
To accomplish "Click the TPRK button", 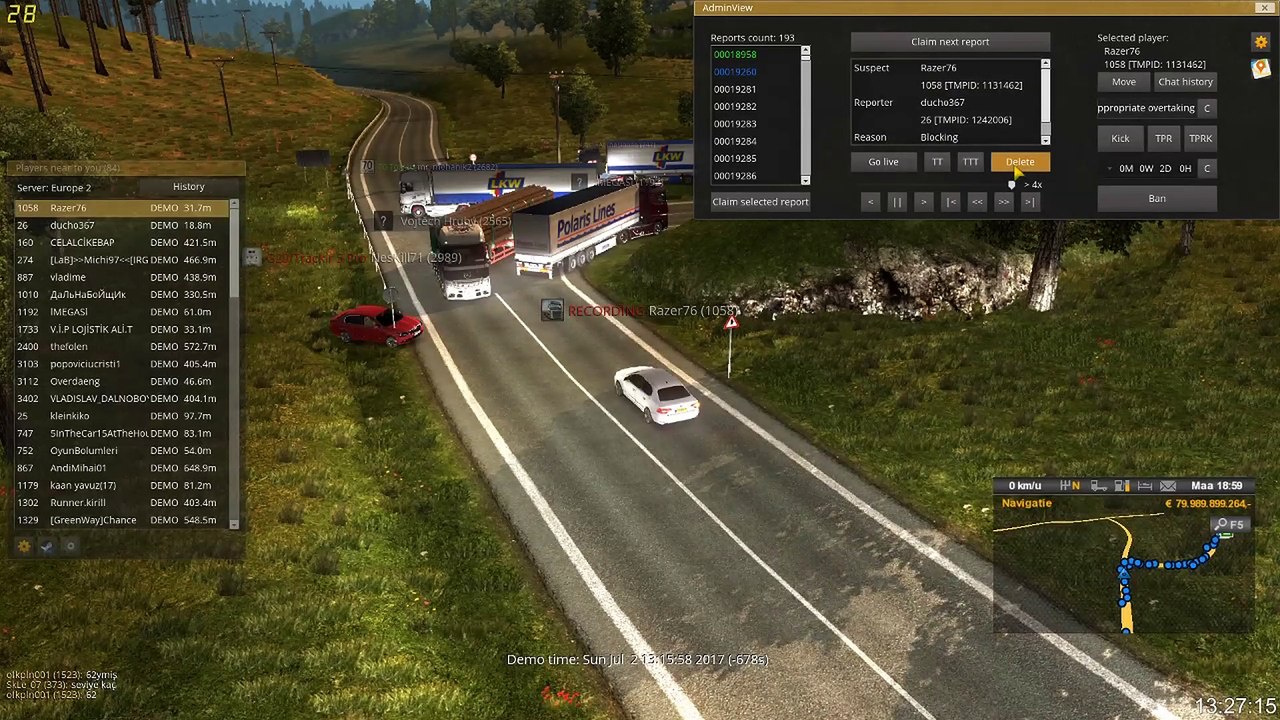I will 1200,139.
